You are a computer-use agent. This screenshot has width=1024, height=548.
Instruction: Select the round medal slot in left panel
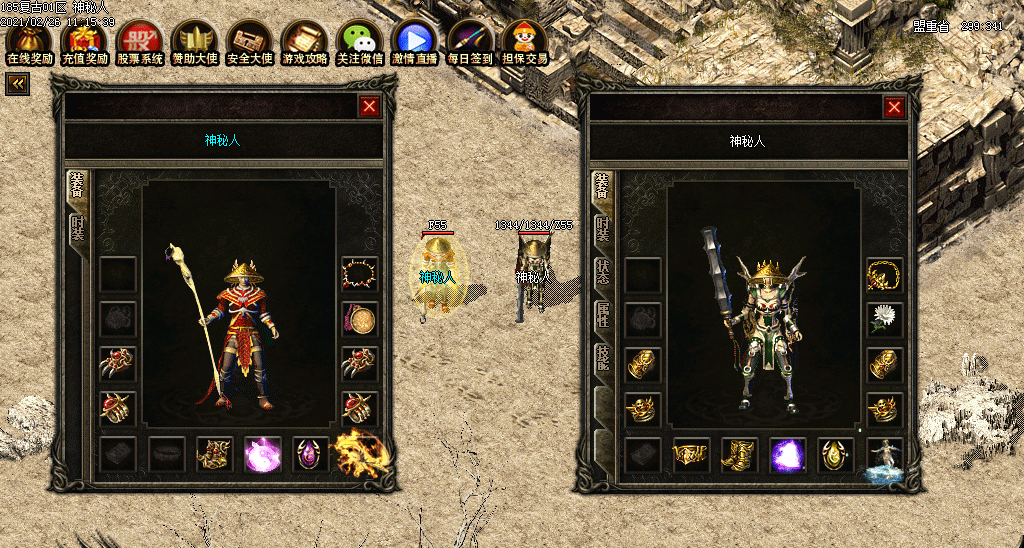(x=359, y=319)
